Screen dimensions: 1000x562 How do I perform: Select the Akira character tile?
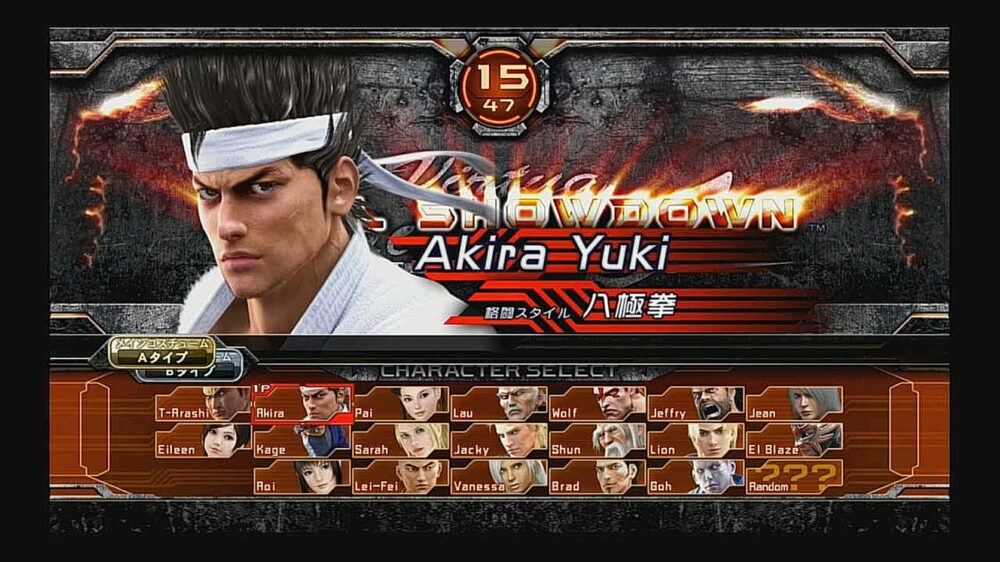point(301,404)
